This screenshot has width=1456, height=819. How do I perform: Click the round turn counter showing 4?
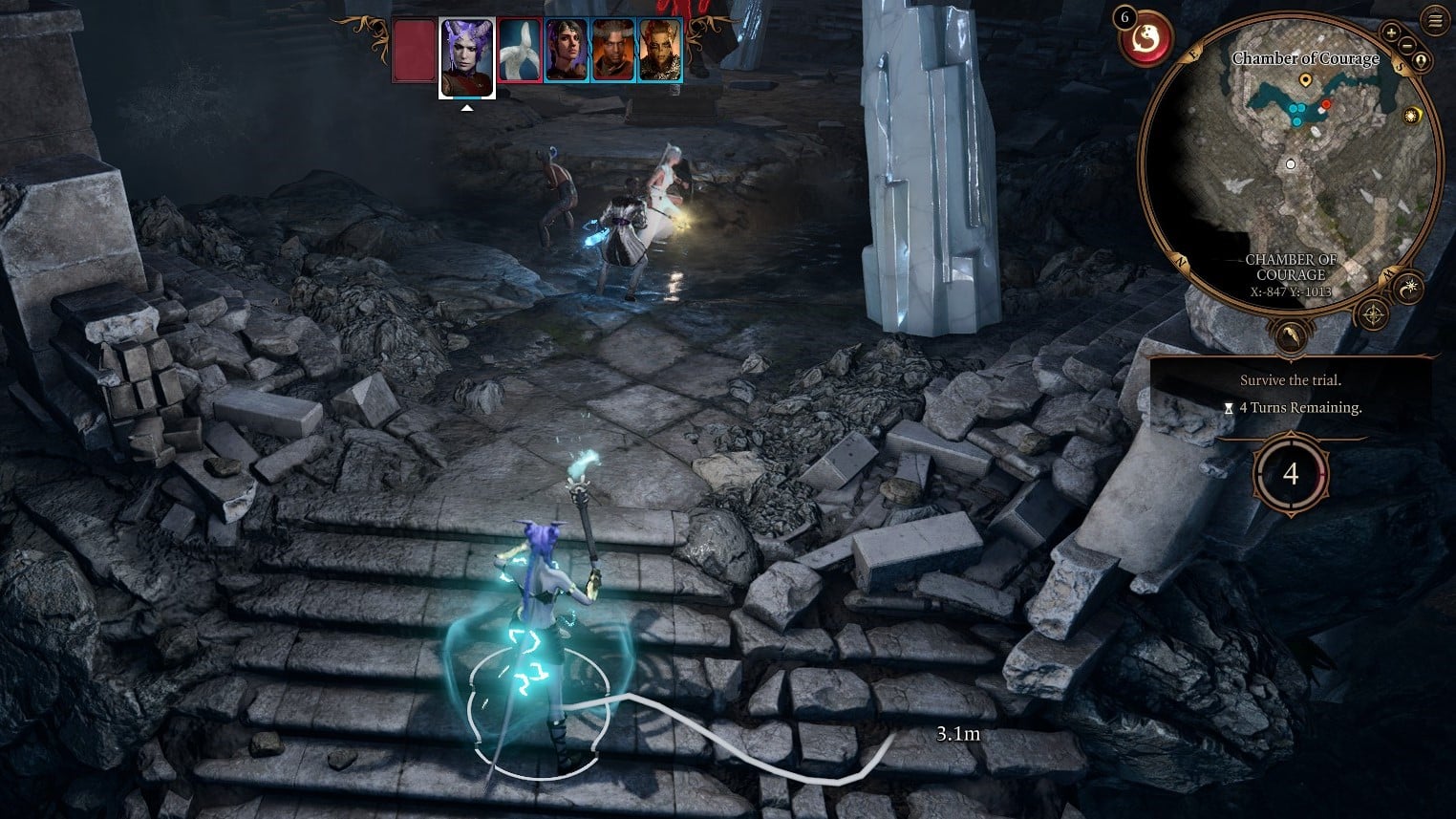coord(1291,474)
